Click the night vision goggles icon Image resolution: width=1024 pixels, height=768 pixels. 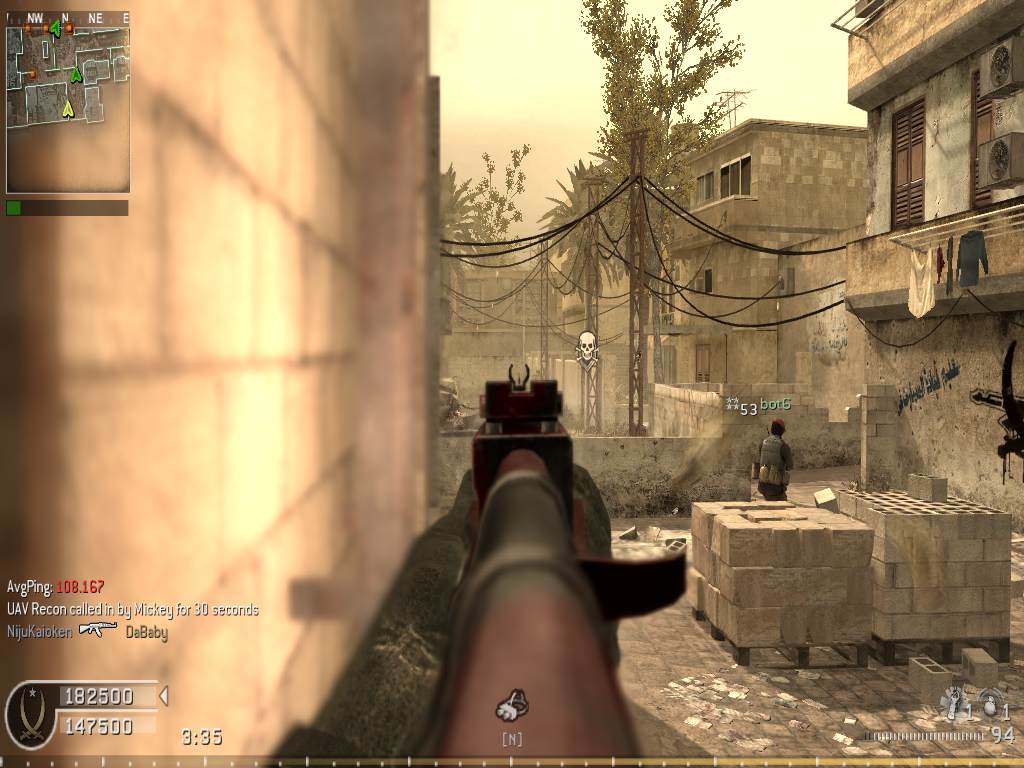pyautogui.click(x=512, y=707)
